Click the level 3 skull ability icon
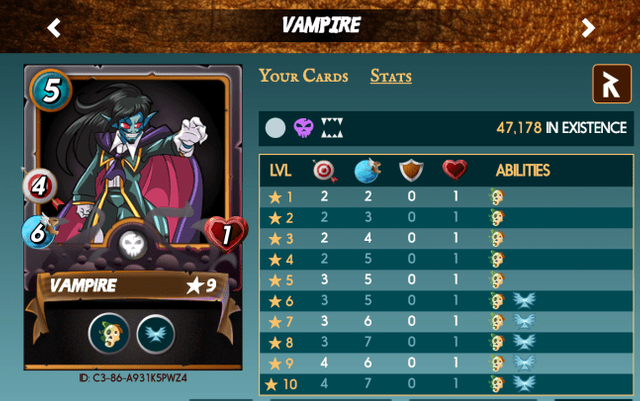The image size is (640, 401). click(496, 238)
